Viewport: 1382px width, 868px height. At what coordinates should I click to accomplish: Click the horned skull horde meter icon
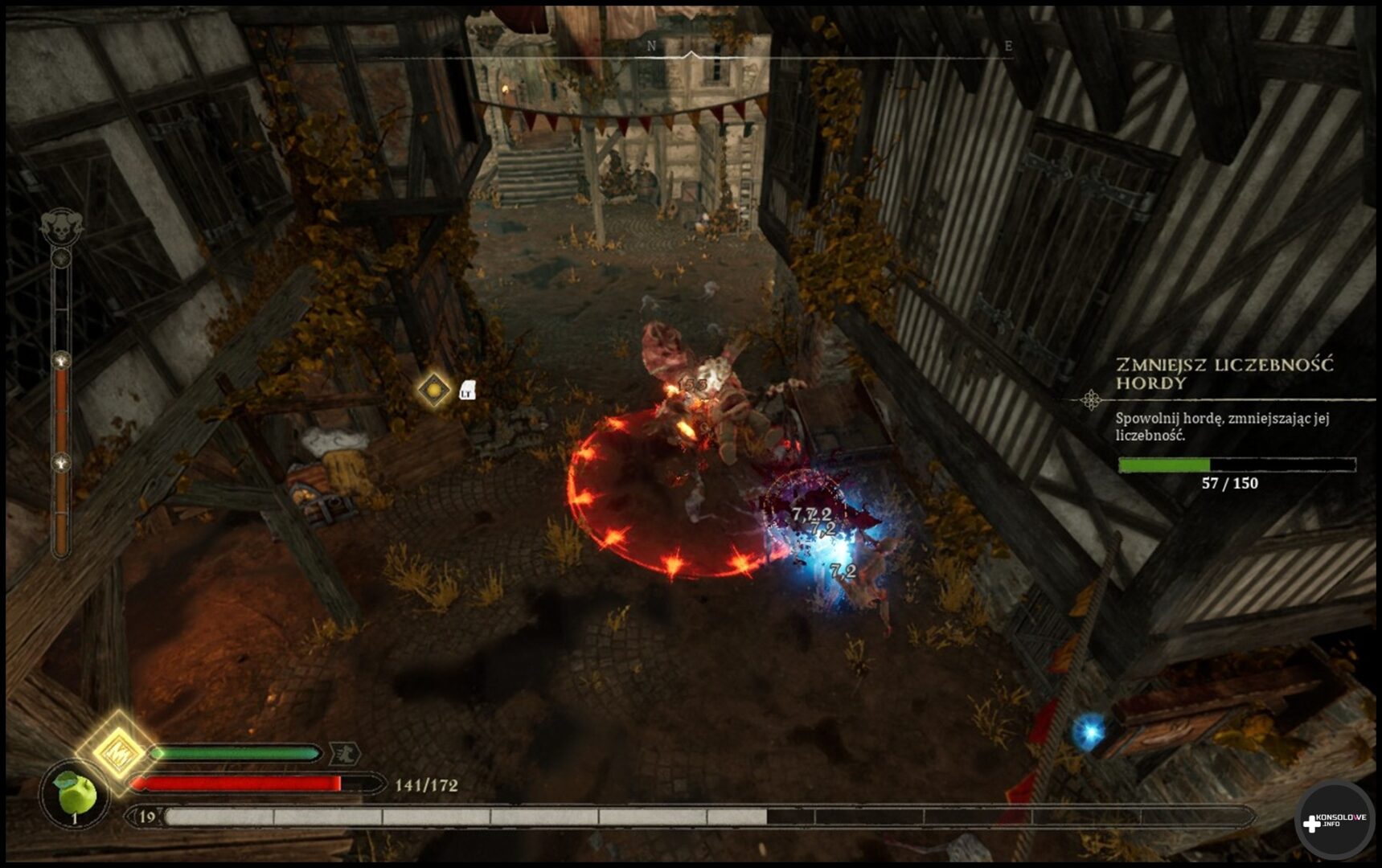click(62, 227)
